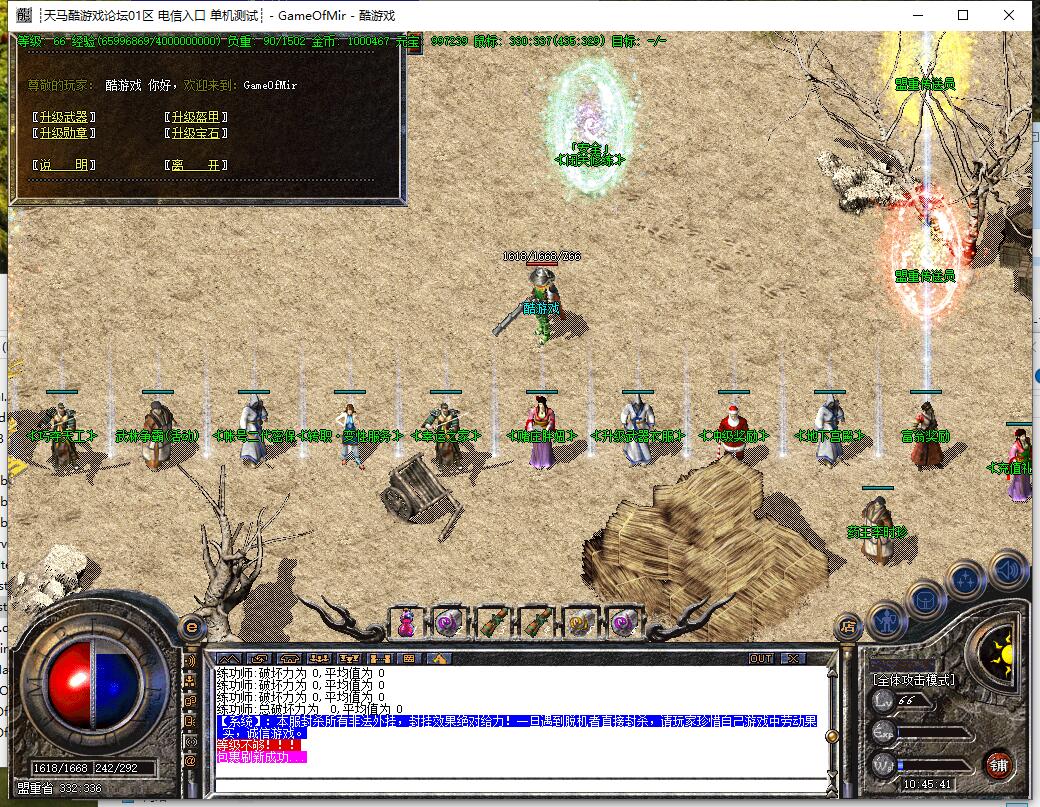
Task: Click the red 铺 stall button
Action: click(998, 767)
